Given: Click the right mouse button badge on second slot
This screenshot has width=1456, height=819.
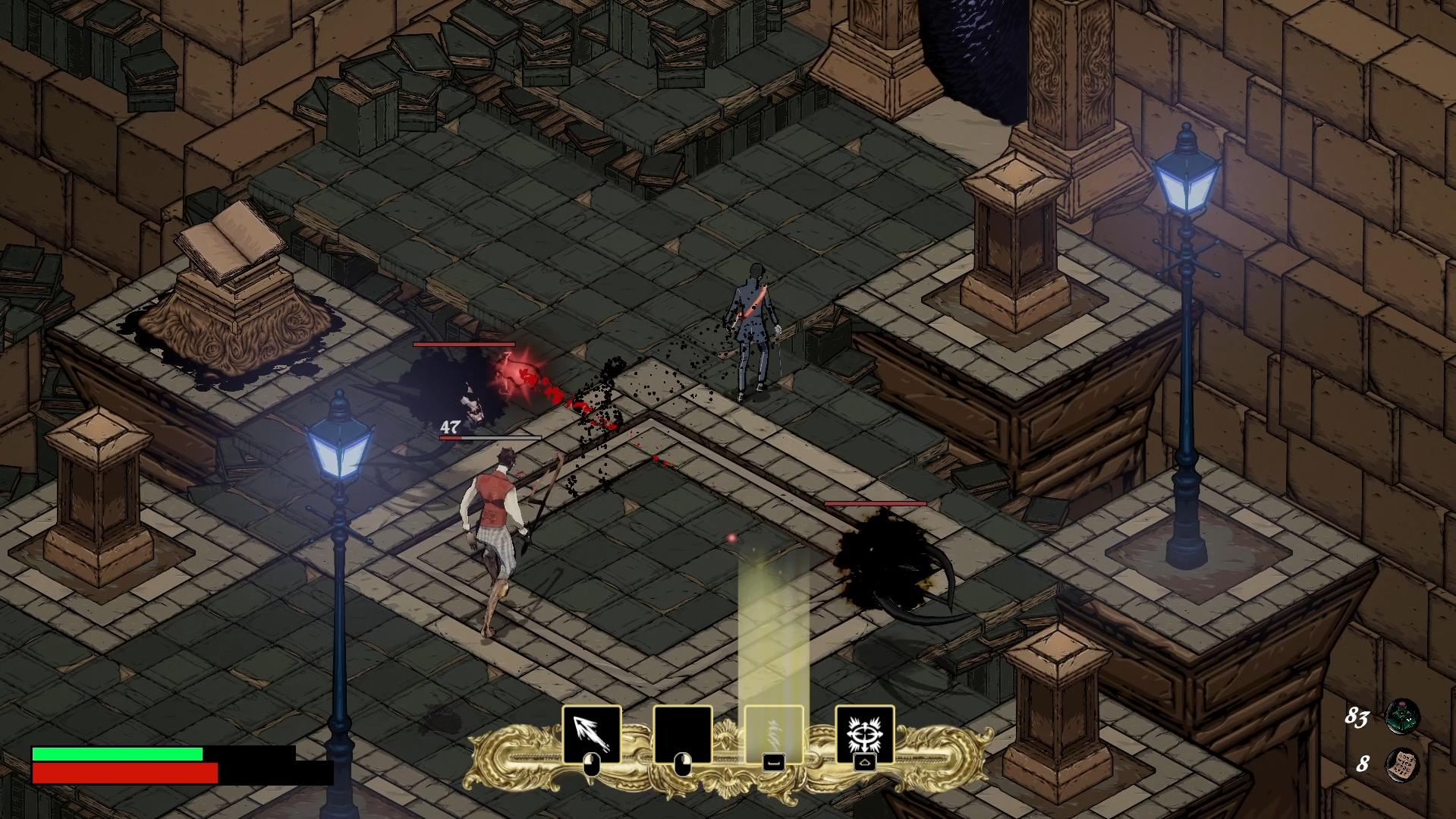Looking at the screenshot, I should click(x=684, y=765).
